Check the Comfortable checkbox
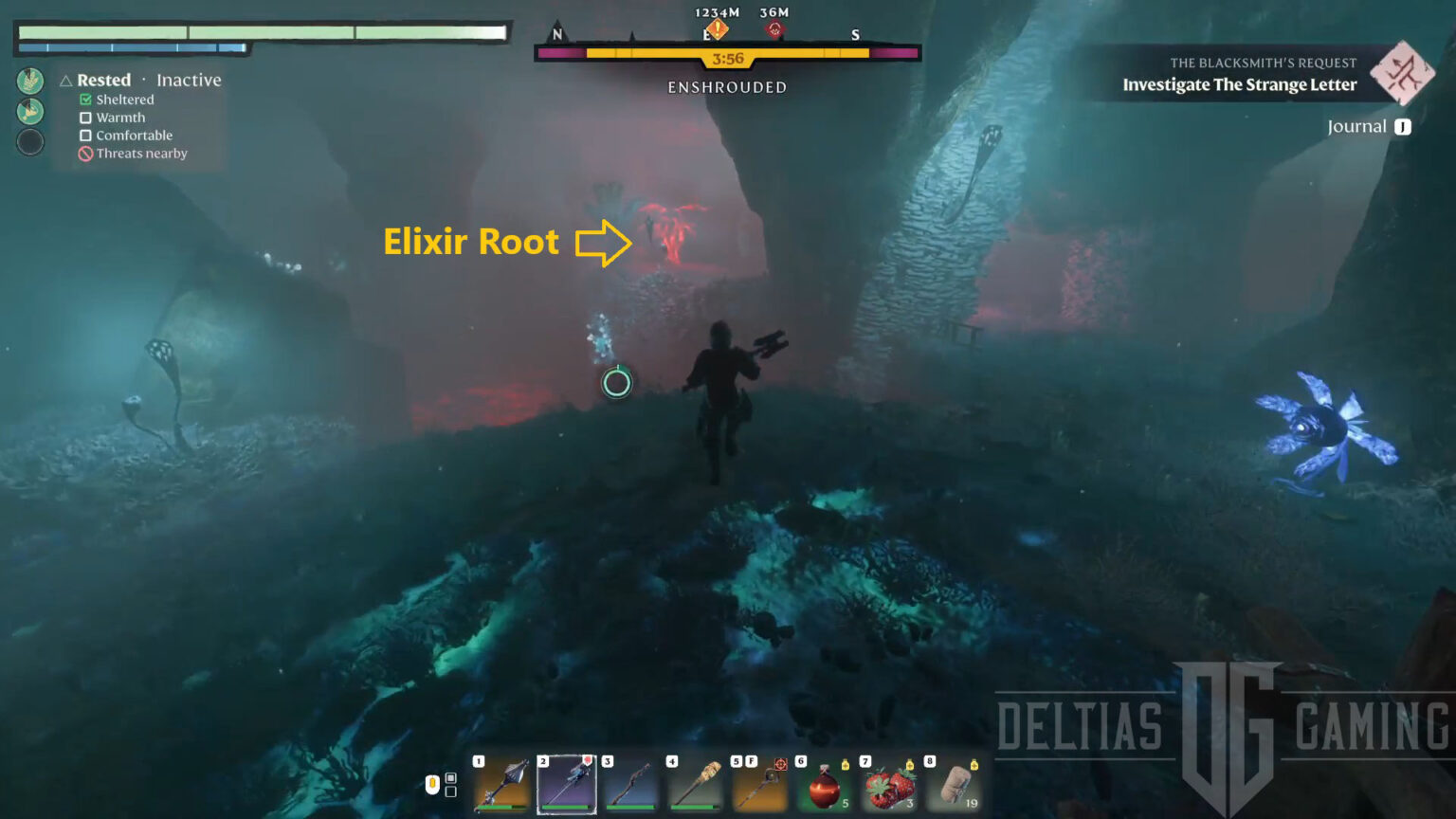Screen dimensions: 1456x819 [85, 135]
